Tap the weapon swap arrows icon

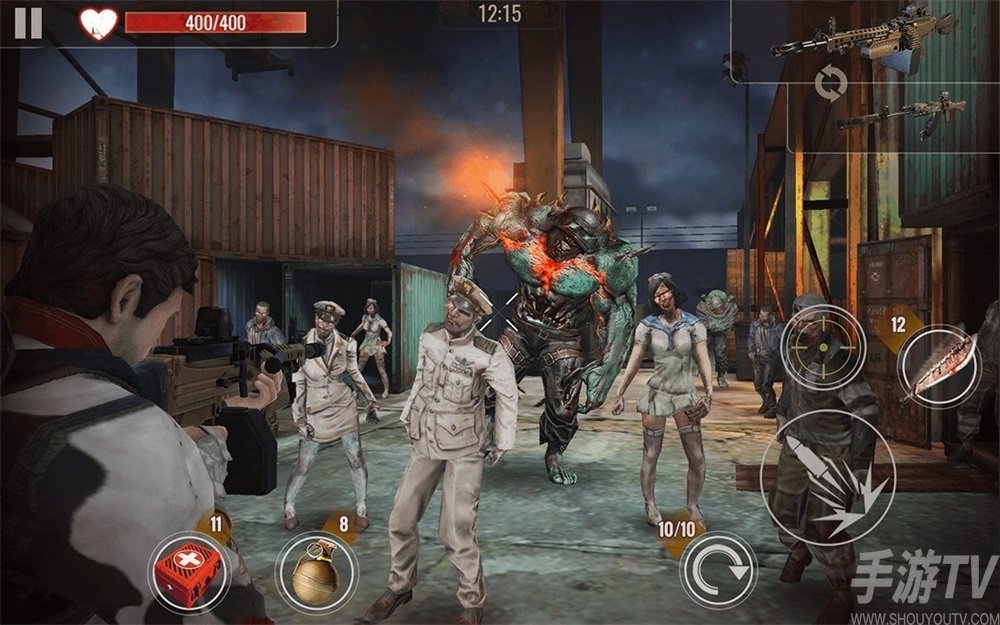[830, 84]
